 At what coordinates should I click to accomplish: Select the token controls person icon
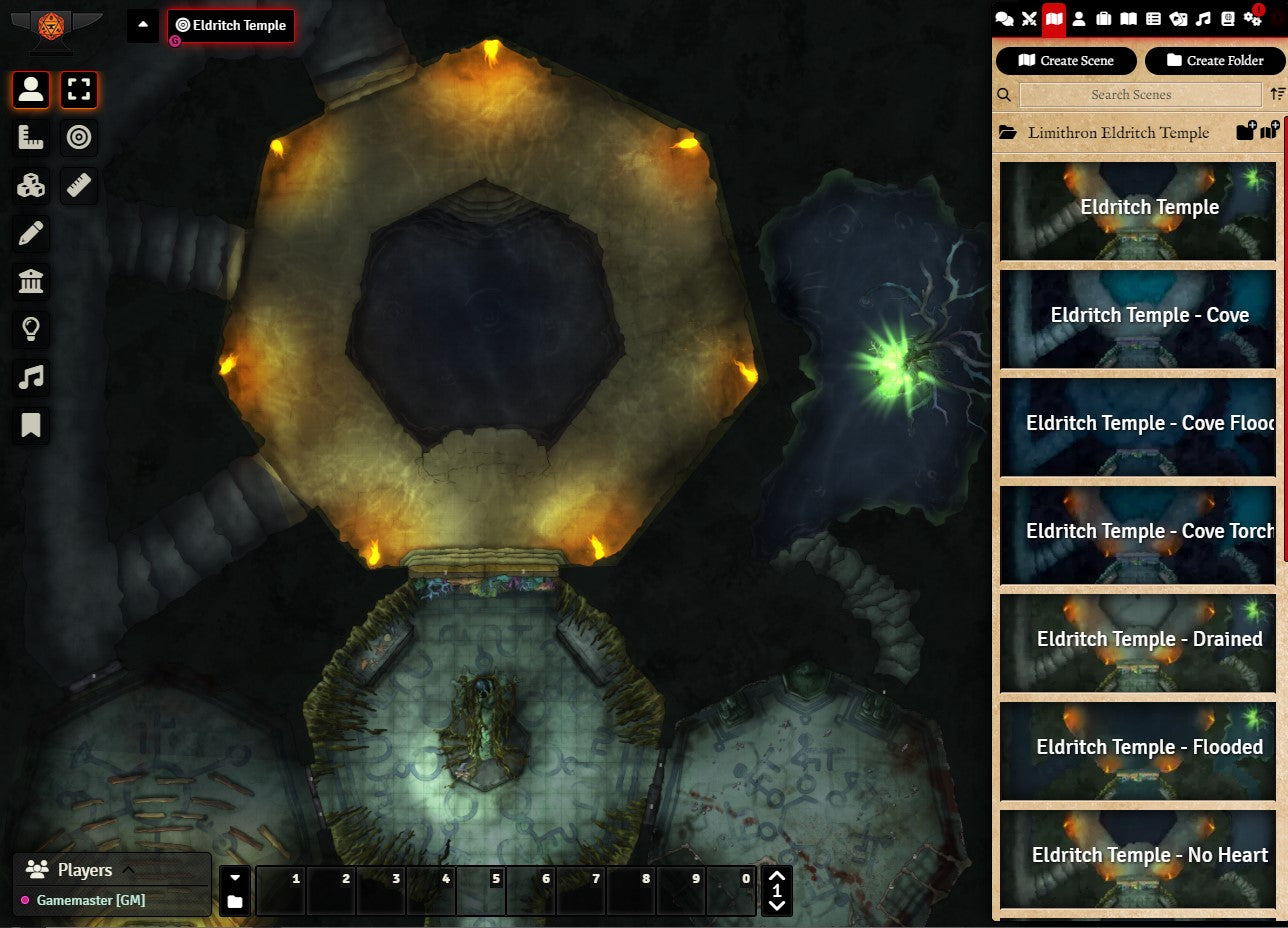(31, 90)
